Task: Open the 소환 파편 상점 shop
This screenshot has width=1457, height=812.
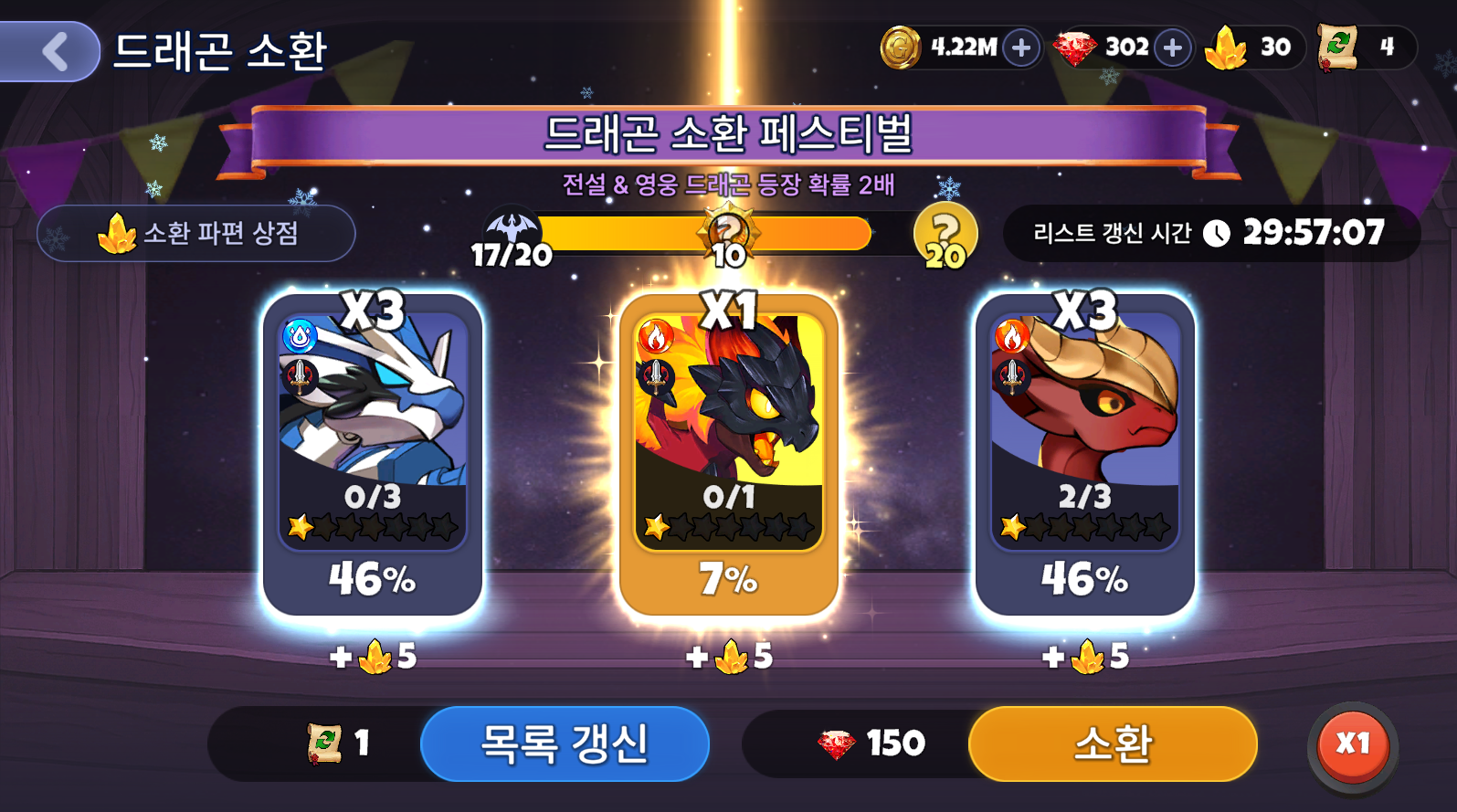Action: click(196, 234)
